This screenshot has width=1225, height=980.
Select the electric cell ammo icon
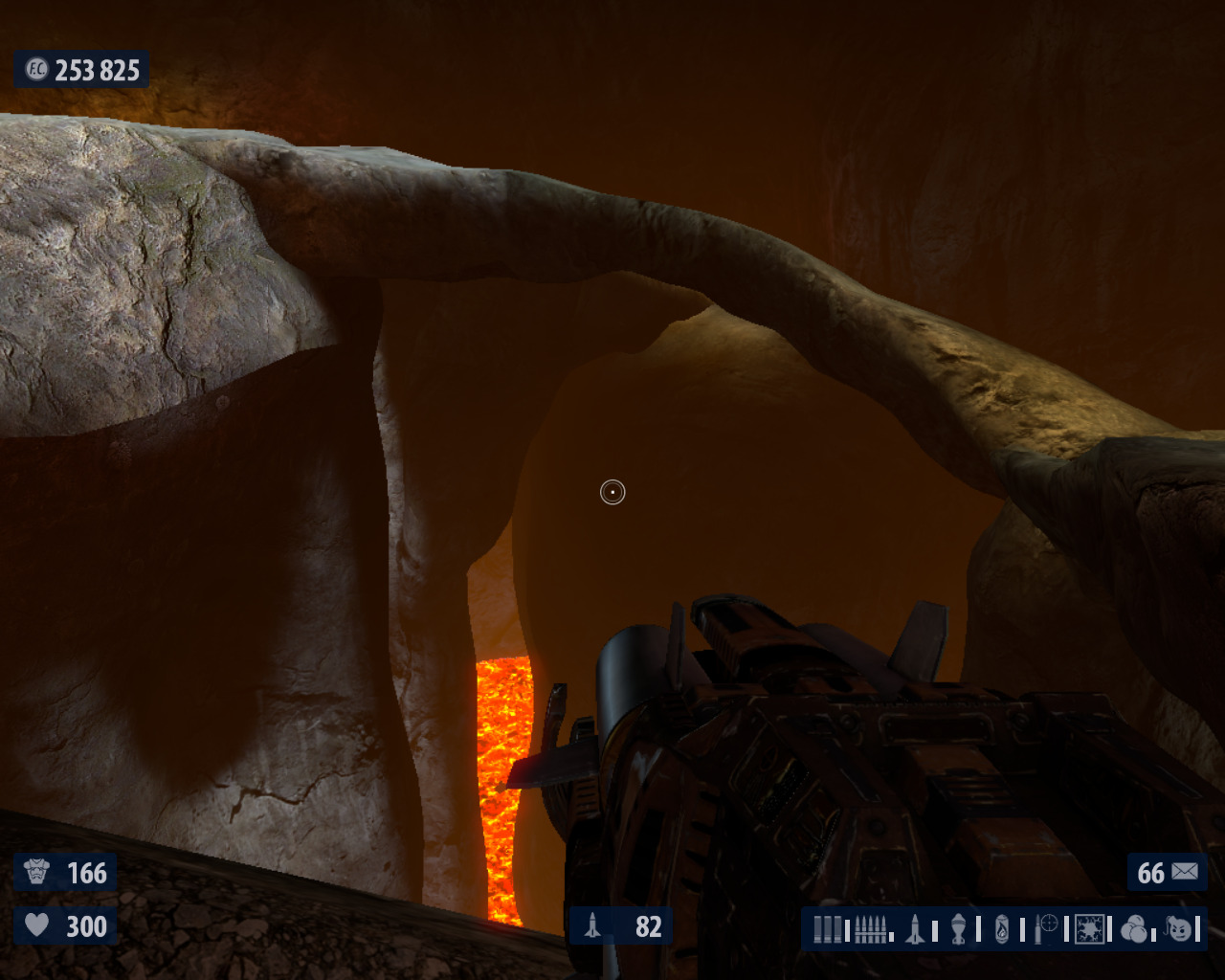(x=1089, y=928)
